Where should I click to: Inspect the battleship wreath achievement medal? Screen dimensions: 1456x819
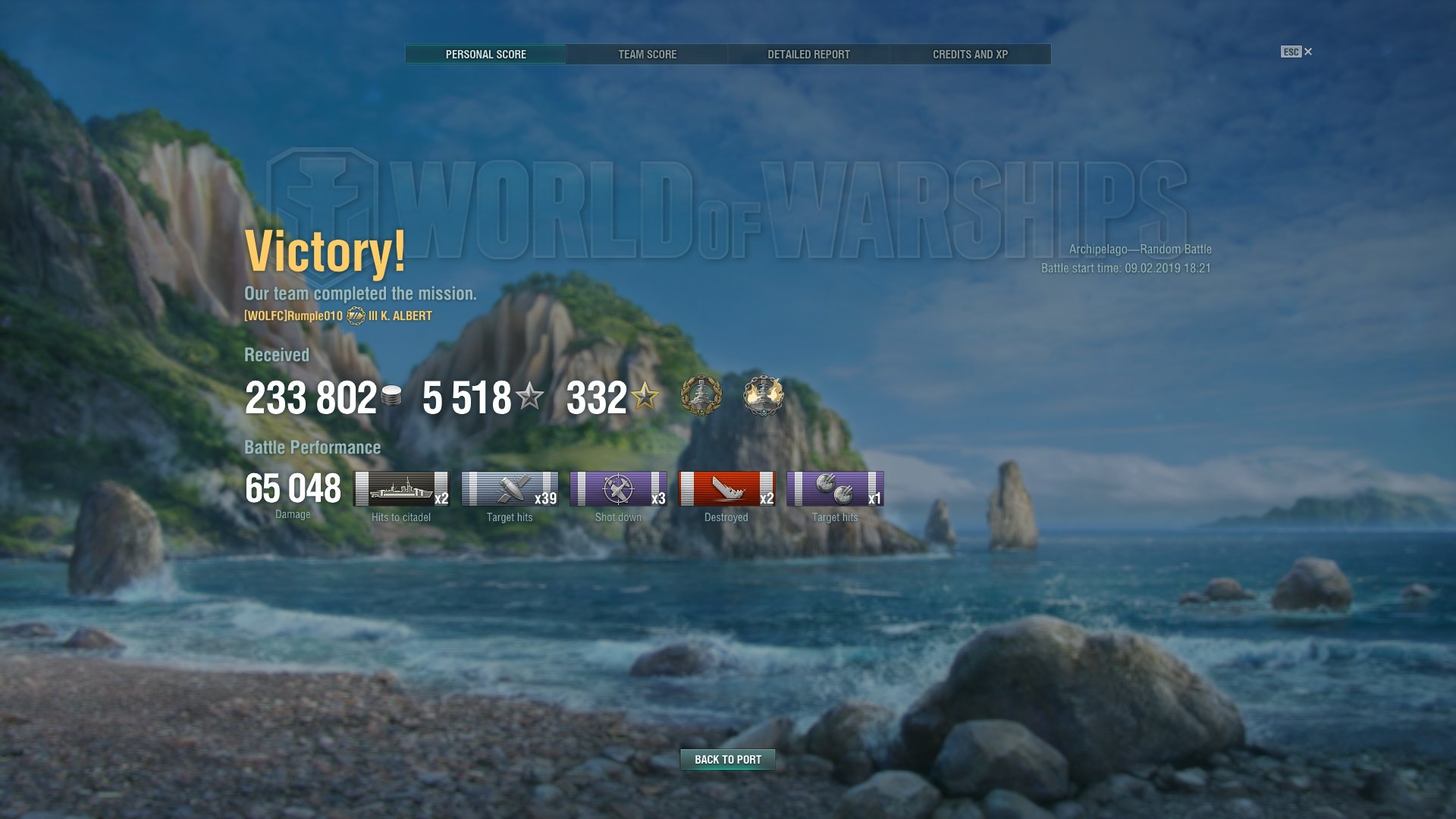[x=701, y=395]
